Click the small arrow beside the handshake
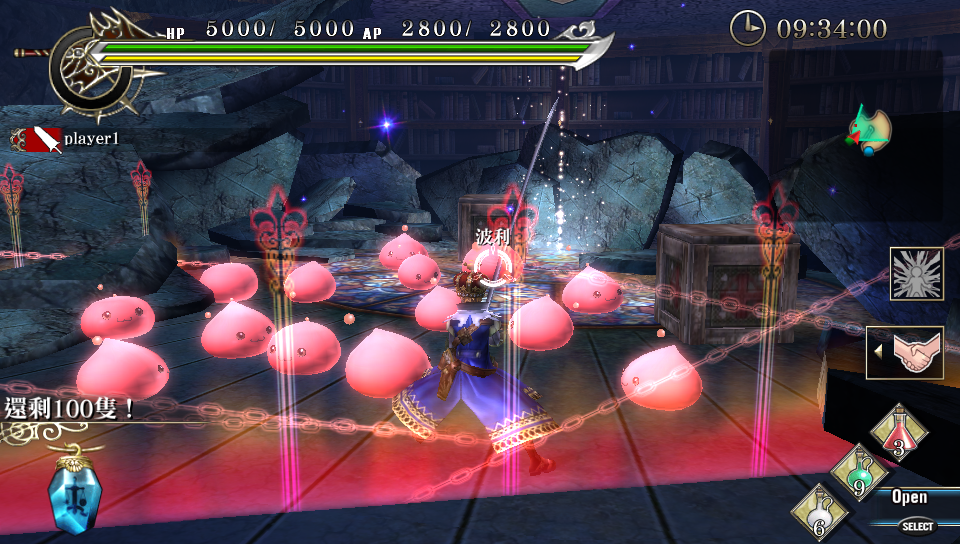 point(878,352)
